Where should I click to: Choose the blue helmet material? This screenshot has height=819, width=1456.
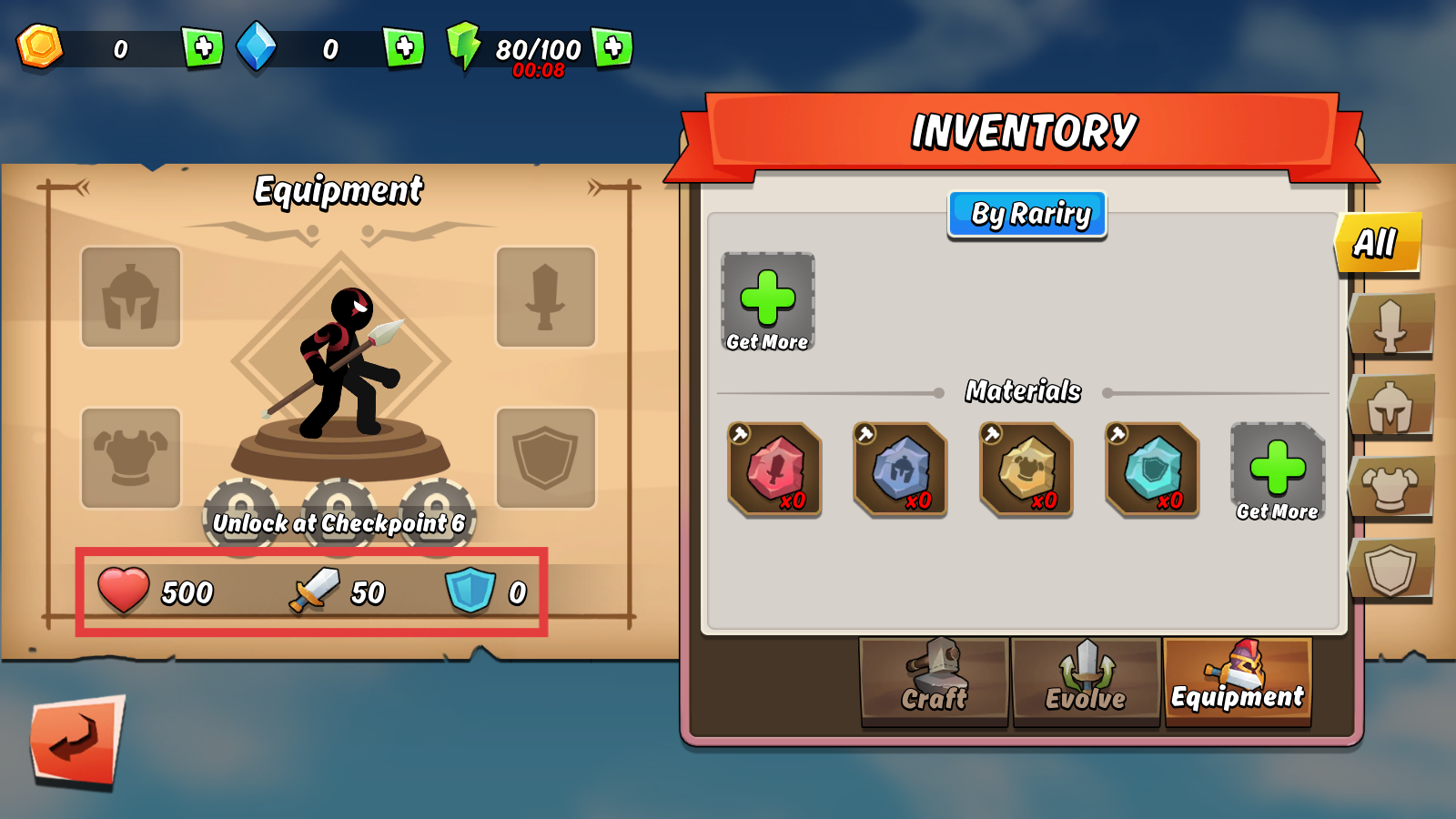click(x=900, y=470)
